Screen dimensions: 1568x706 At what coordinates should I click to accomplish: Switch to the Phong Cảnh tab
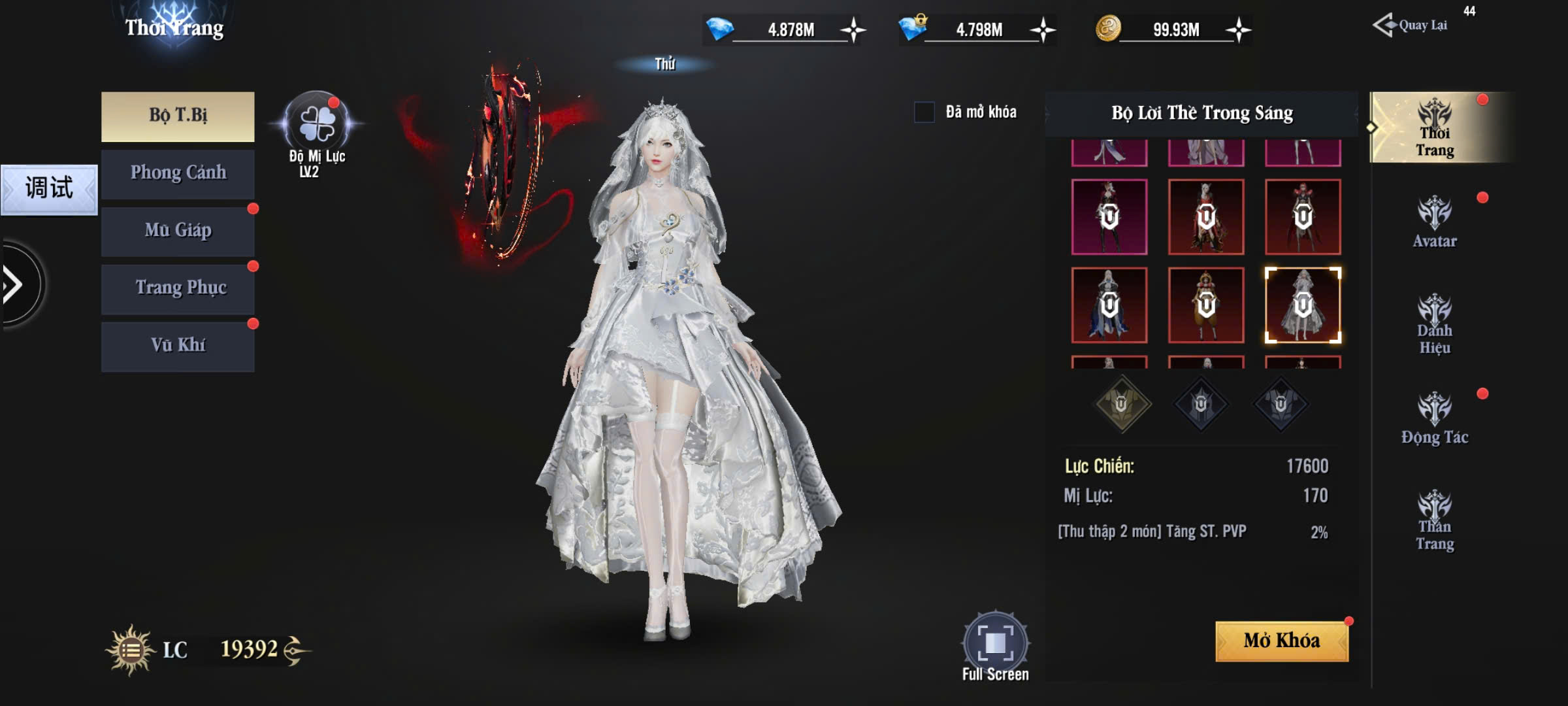click(x=178, y=174)
